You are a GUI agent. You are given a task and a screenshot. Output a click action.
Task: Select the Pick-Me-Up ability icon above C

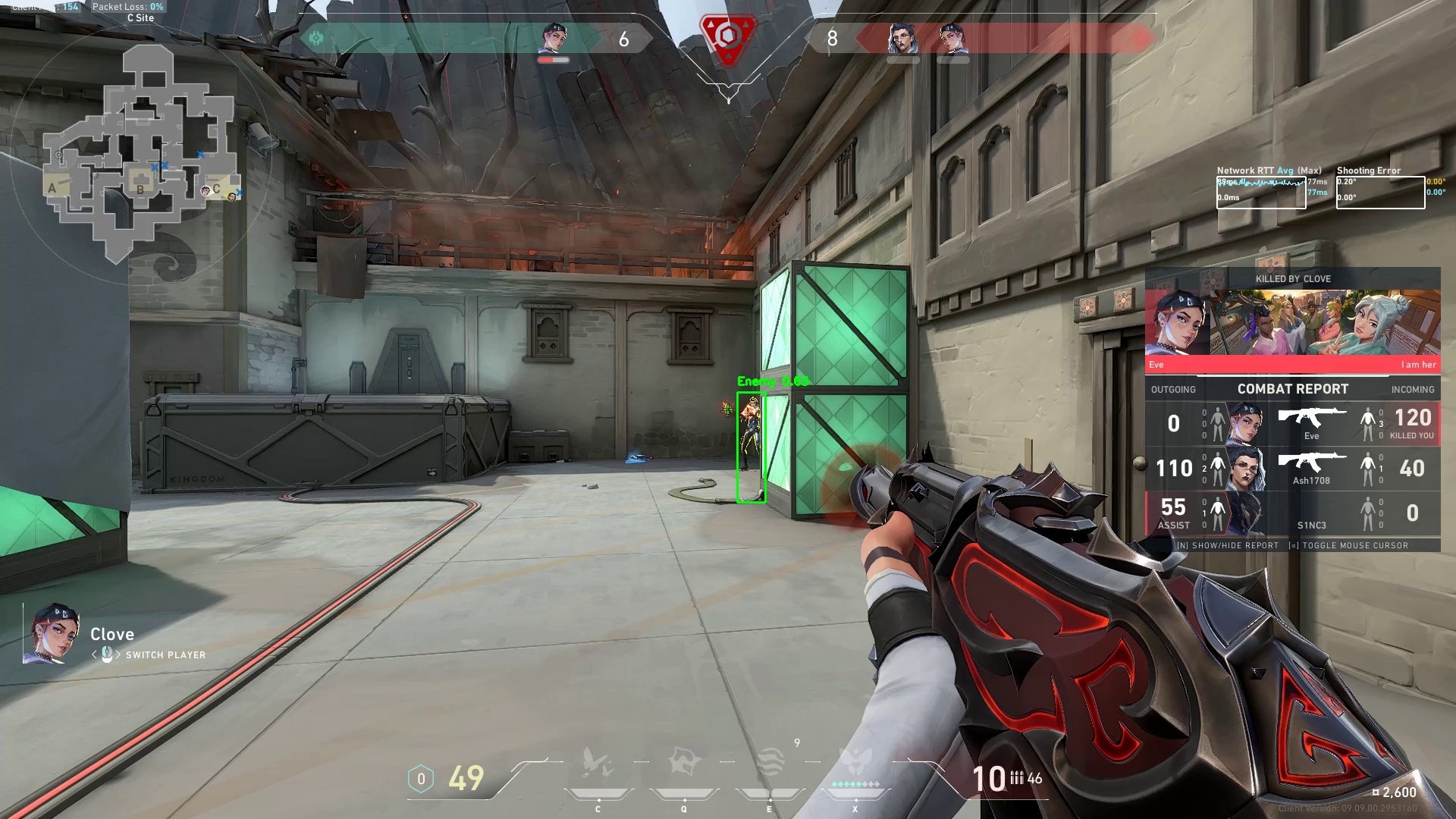(598, 763)
